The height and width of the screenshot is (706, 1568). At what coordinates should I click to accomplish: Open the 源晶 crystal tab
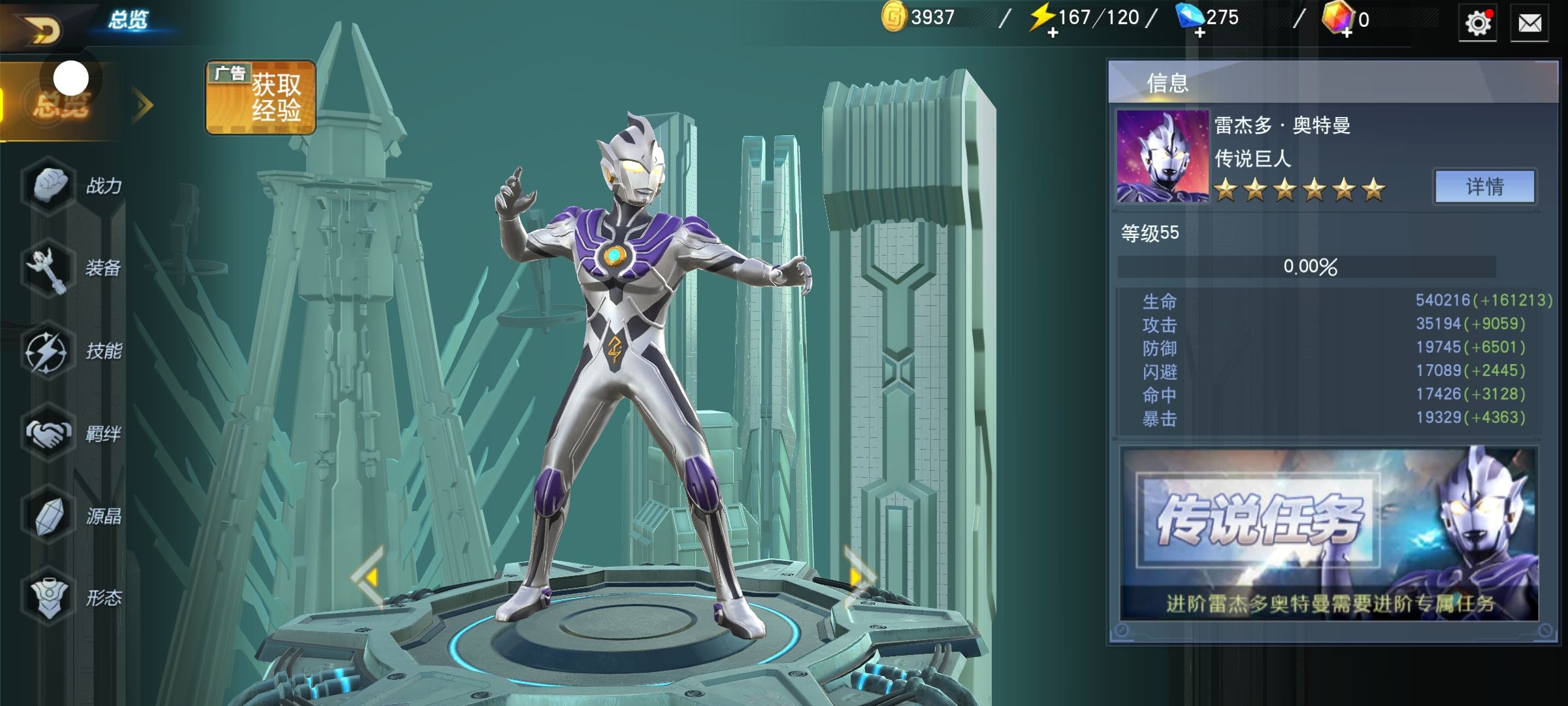click(72, 516)
